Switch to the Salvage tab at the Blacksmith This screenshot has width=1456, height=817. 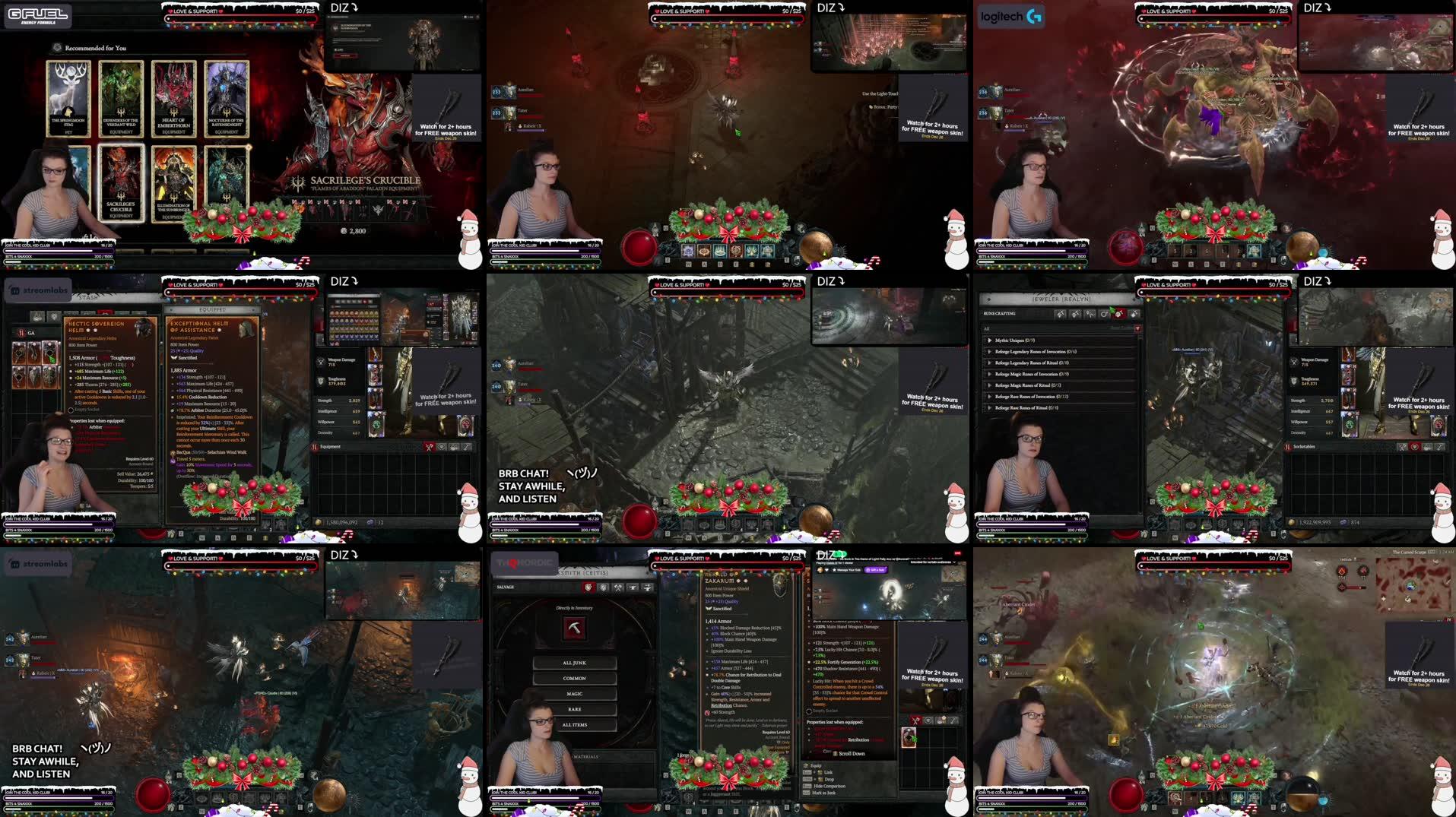(x=505, y=587)
